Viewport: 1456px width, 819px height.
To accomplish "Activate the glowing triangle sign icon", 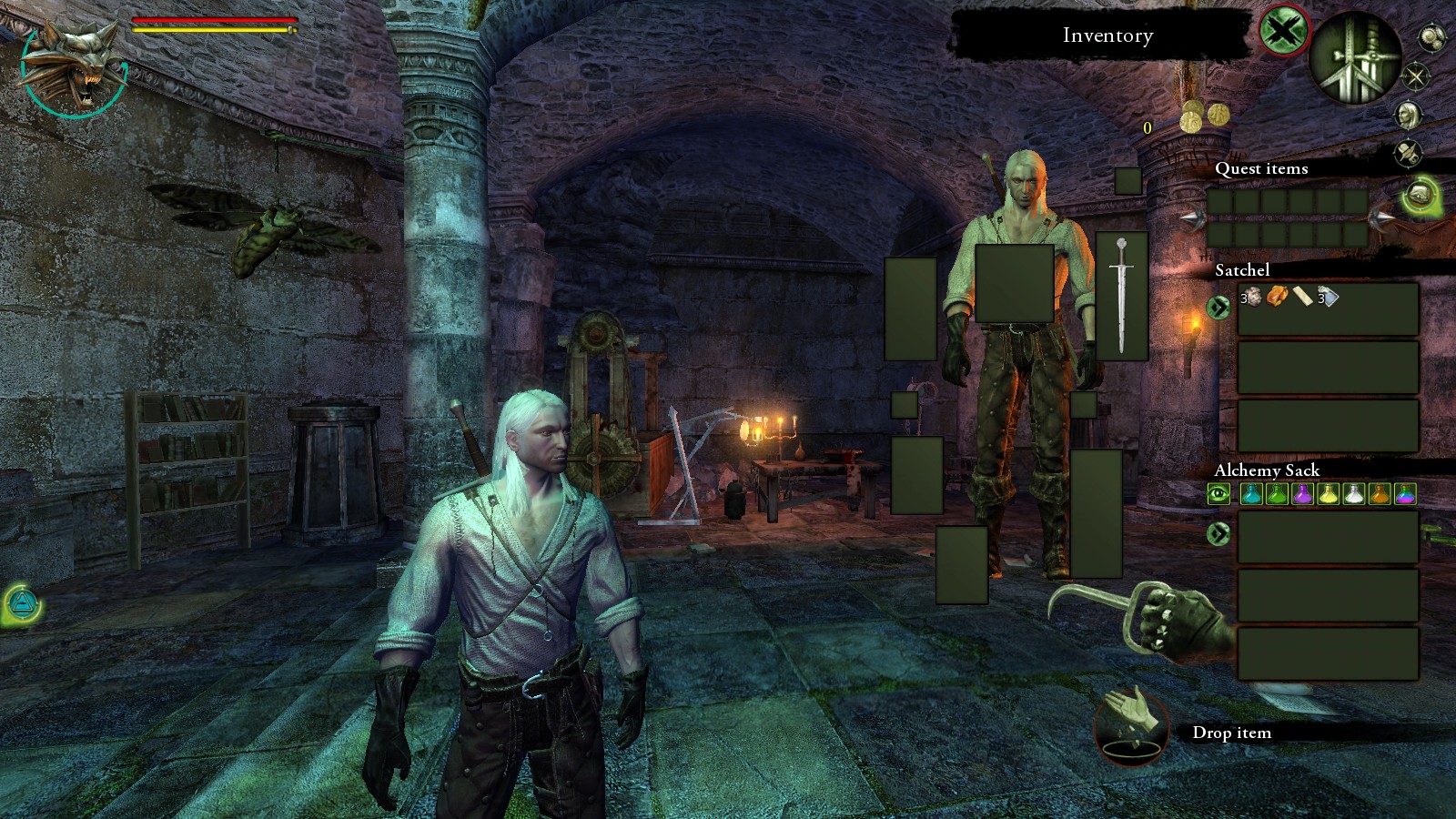I will click(x=20, y=604).
